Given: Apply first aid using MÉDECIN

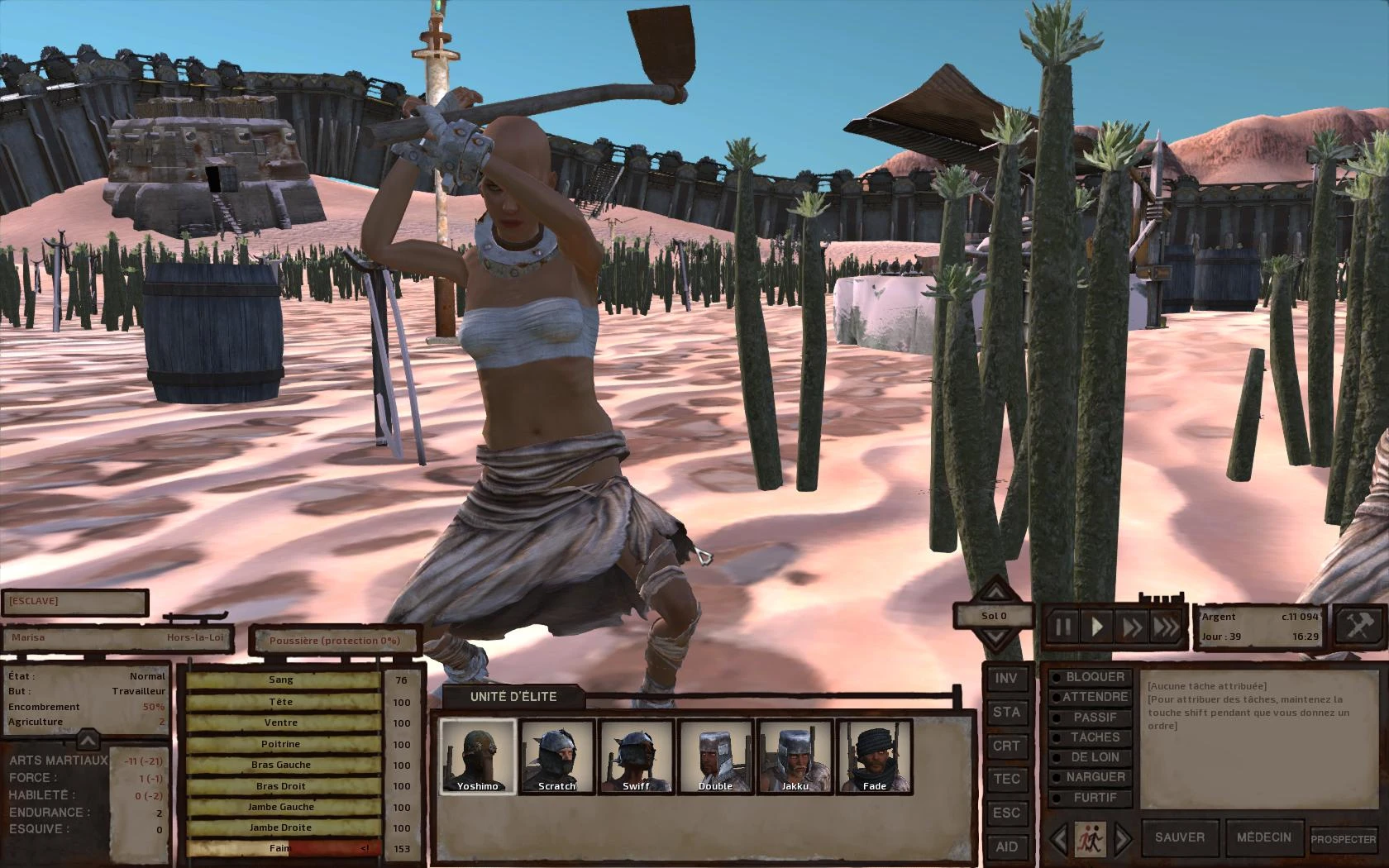Looking at the screenshot, I should 1266,837.
